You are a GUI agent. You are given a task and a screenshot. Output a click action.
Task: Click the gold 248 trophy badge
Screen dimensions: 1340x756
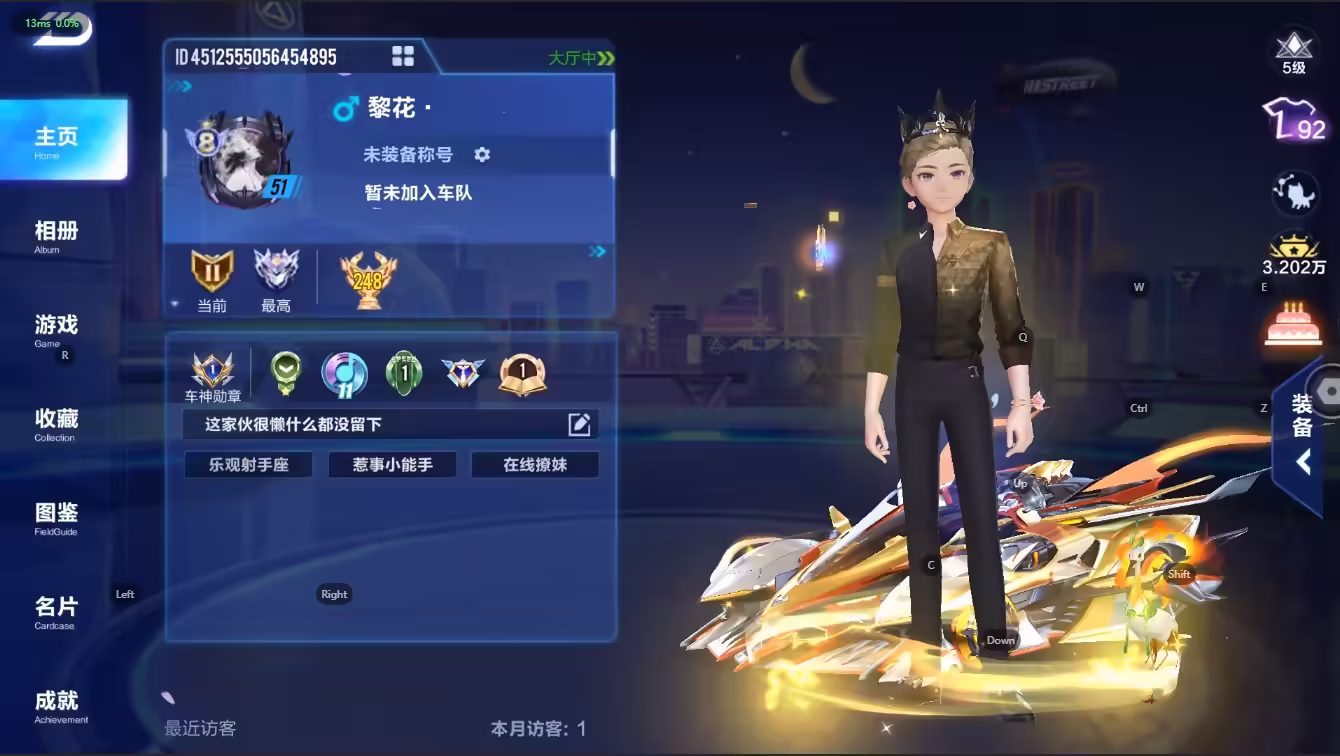click(368, 278)
